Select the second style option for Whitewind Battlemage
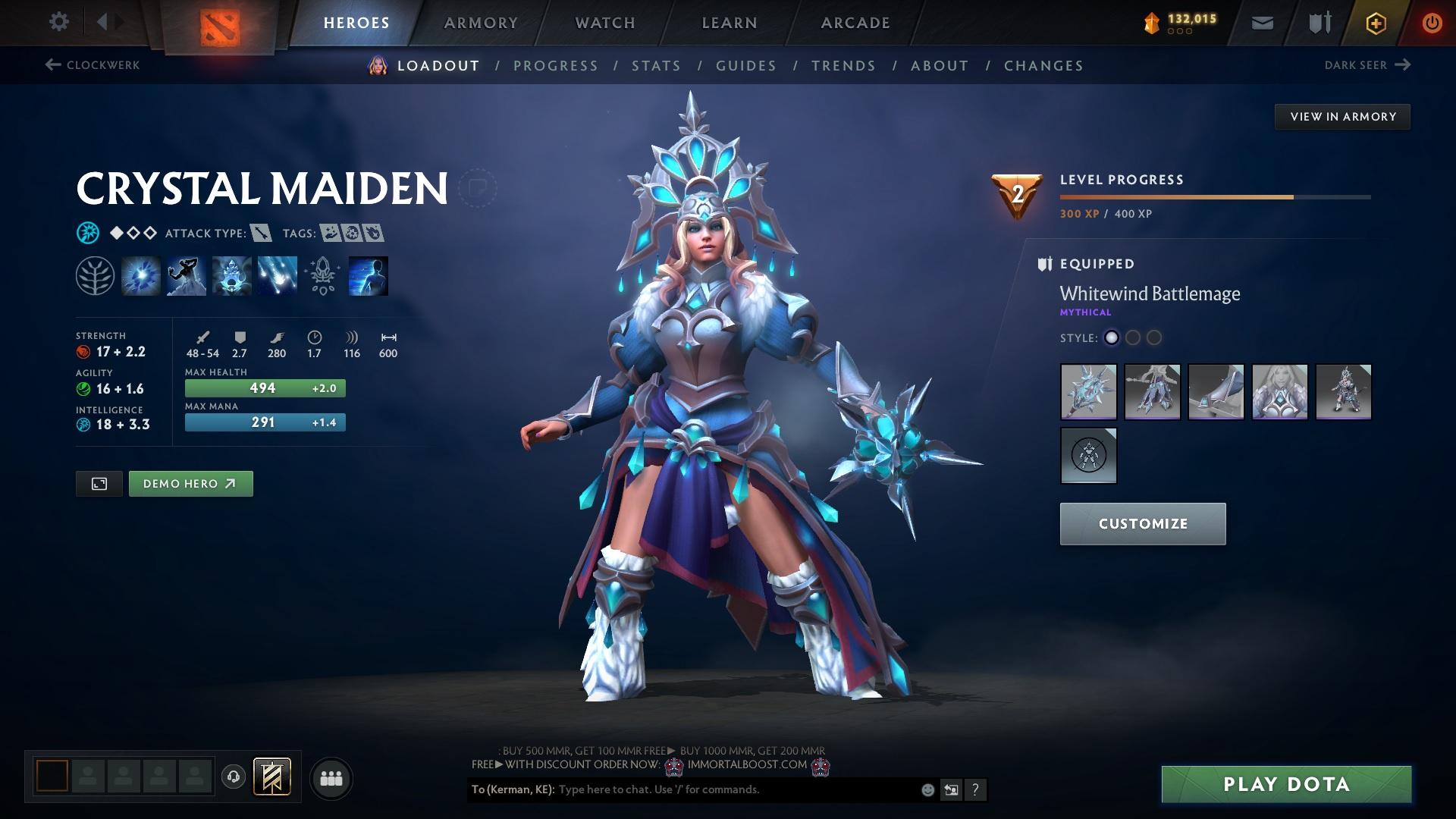 (x=1134, y=338)
